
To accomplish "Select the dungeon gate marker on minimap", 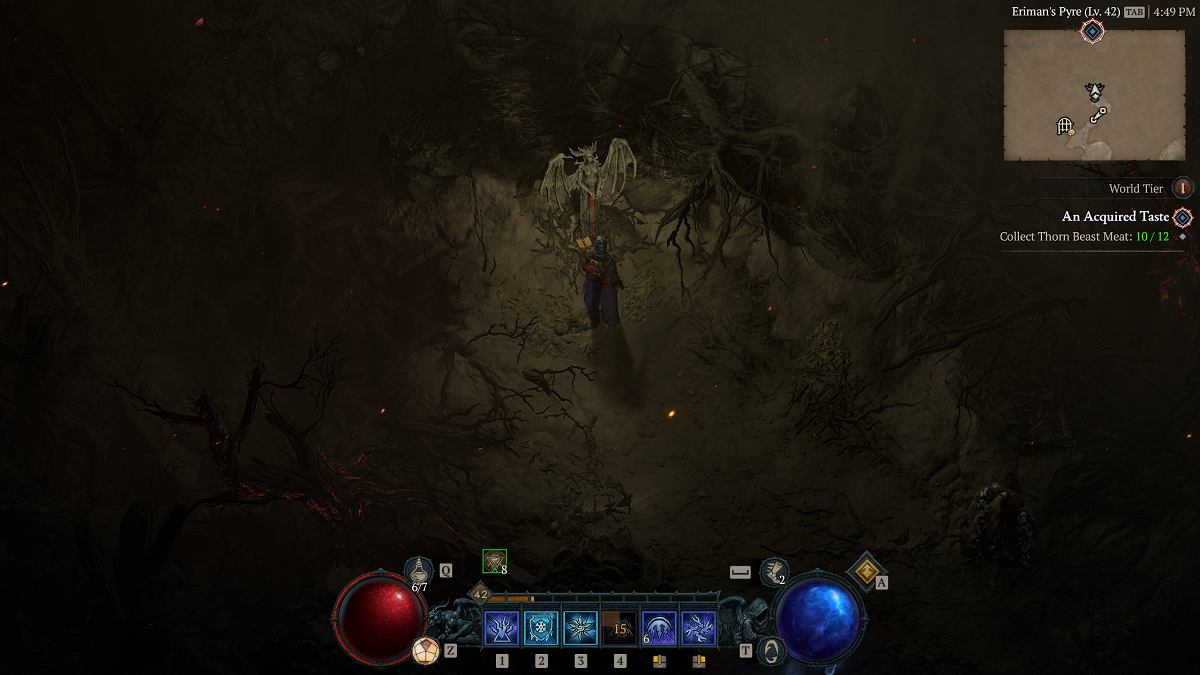I will (1065, 126).
